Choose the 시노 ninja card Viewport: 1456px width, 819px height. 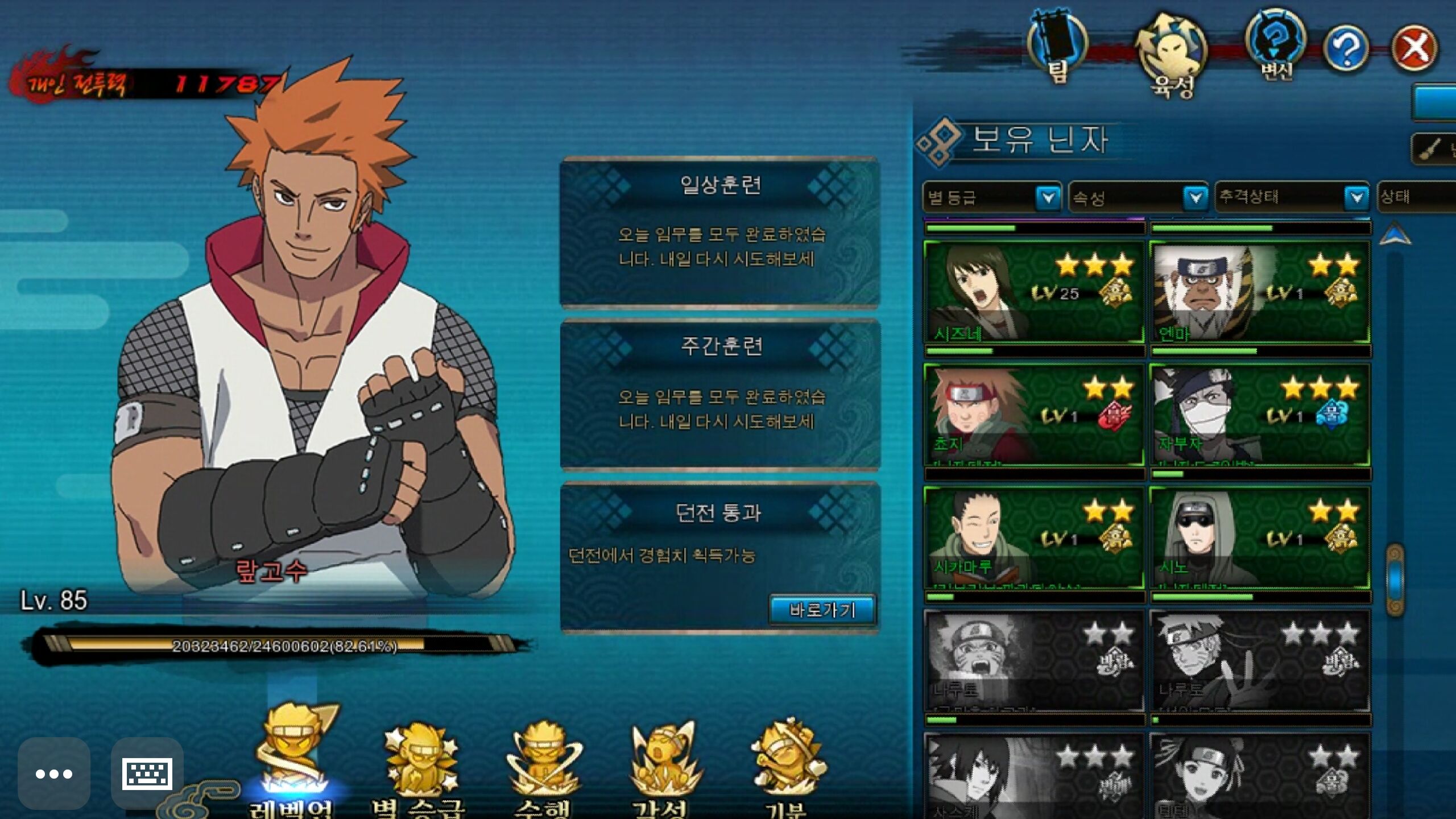[1259, 538]
